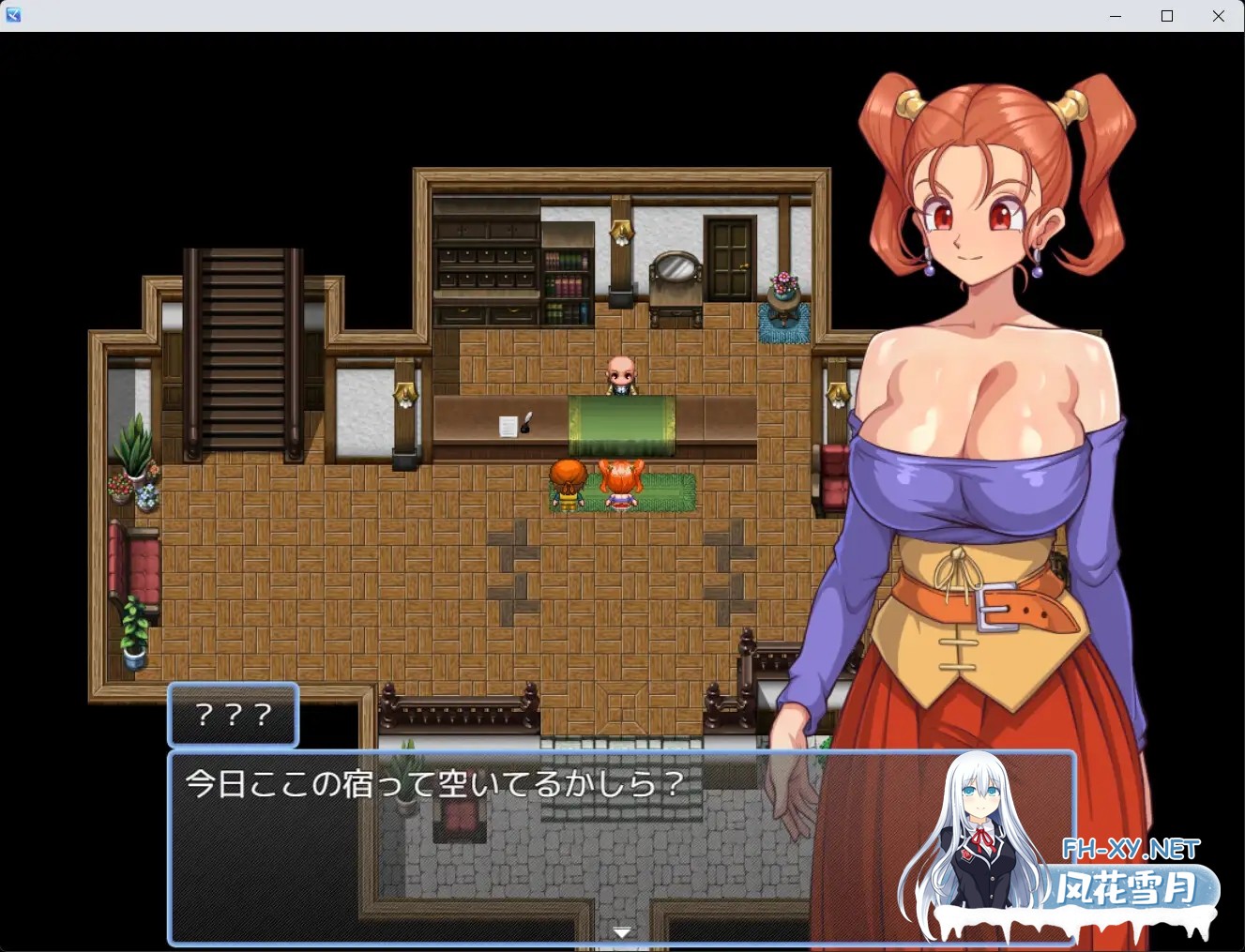This screenshot has width=1245, height=952.
Task: Select the bald innkeeper behind the counter
Action: [x=622, y=375]
